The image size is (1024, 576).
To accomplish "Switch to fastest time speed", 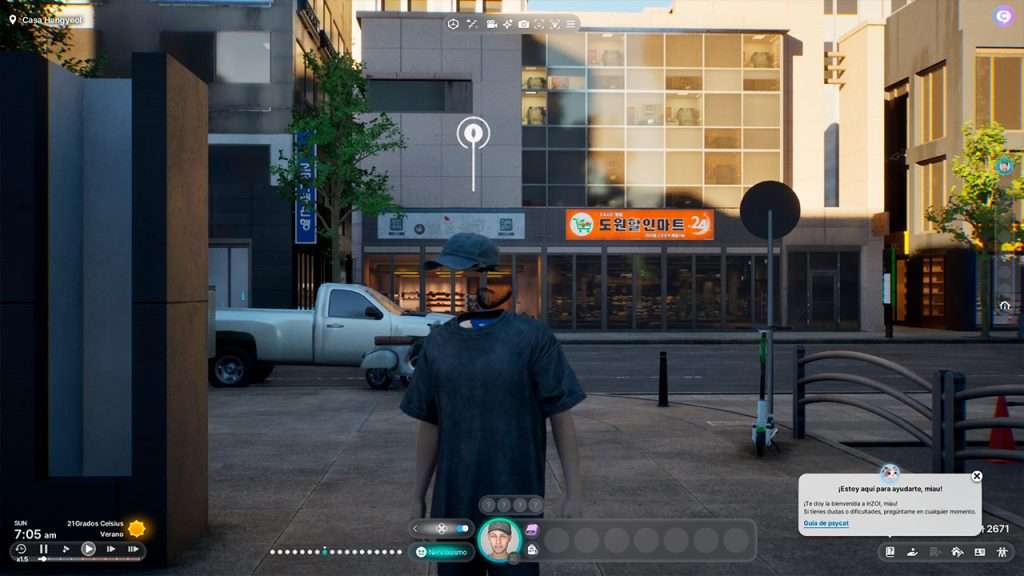I will 133,549.
